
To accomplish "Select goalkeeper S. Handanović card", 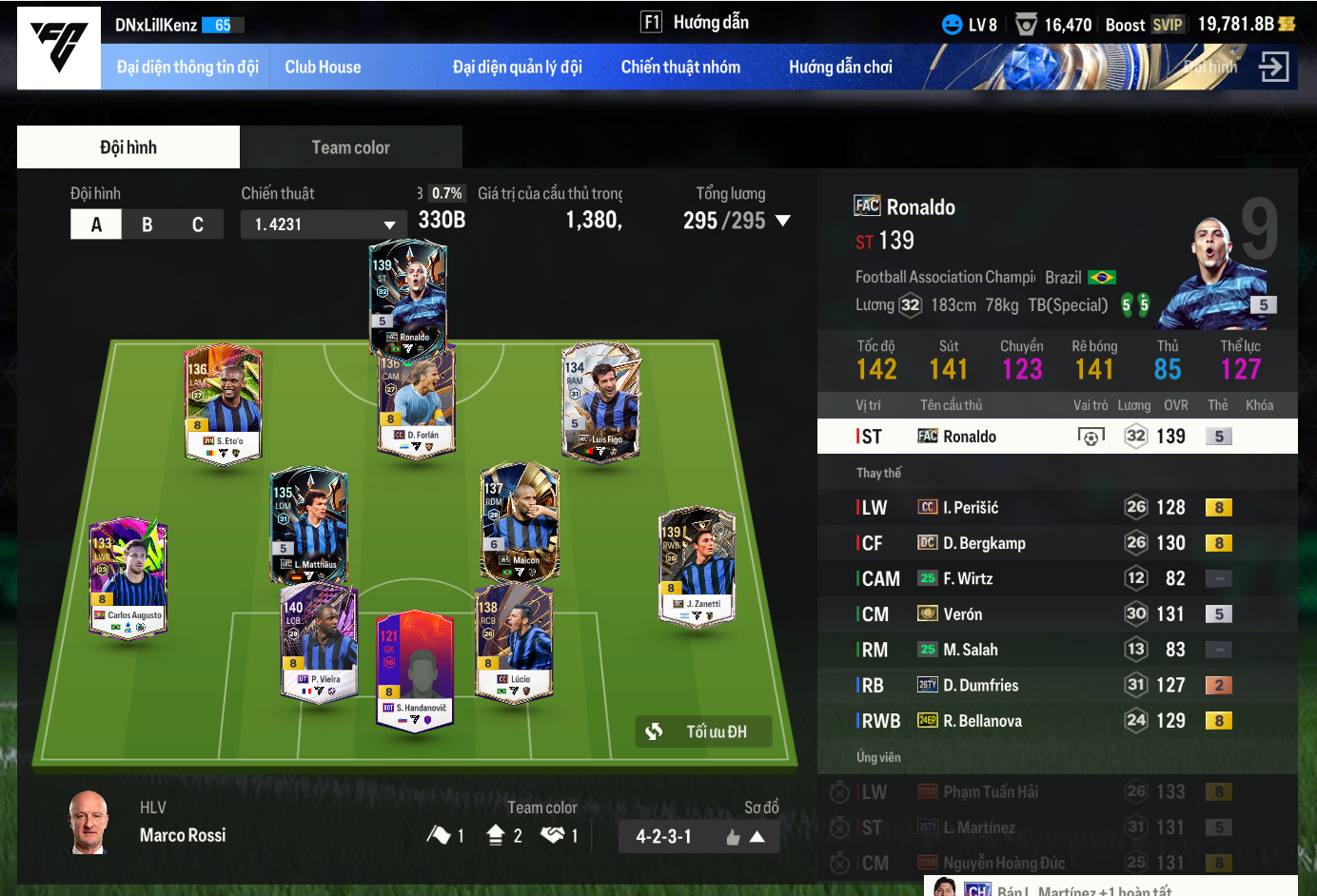I will click(x=414, y=671).
